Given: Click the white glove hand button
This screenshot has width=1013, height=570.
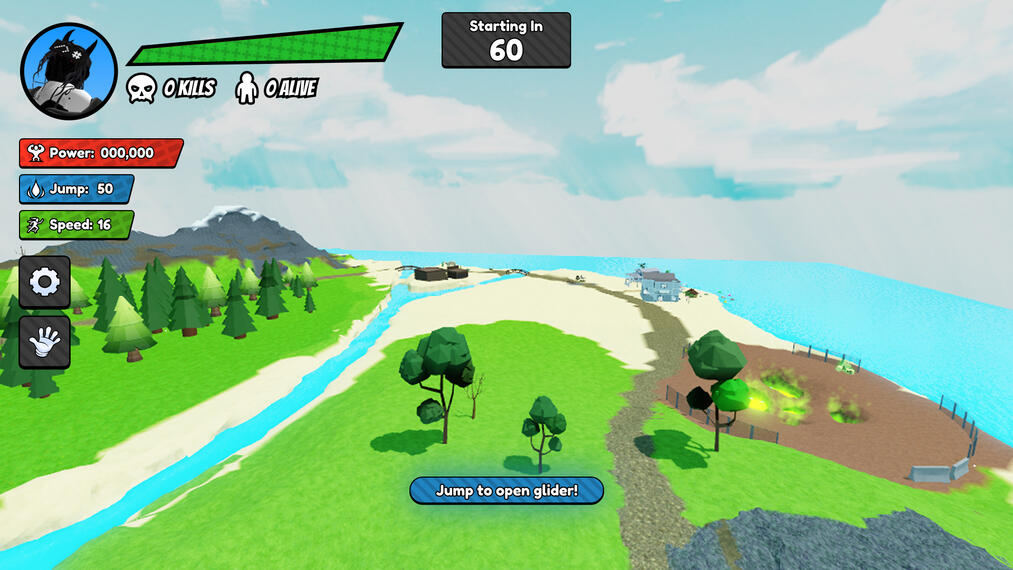Looking at the screenshot, I should [x=45, y=342].
